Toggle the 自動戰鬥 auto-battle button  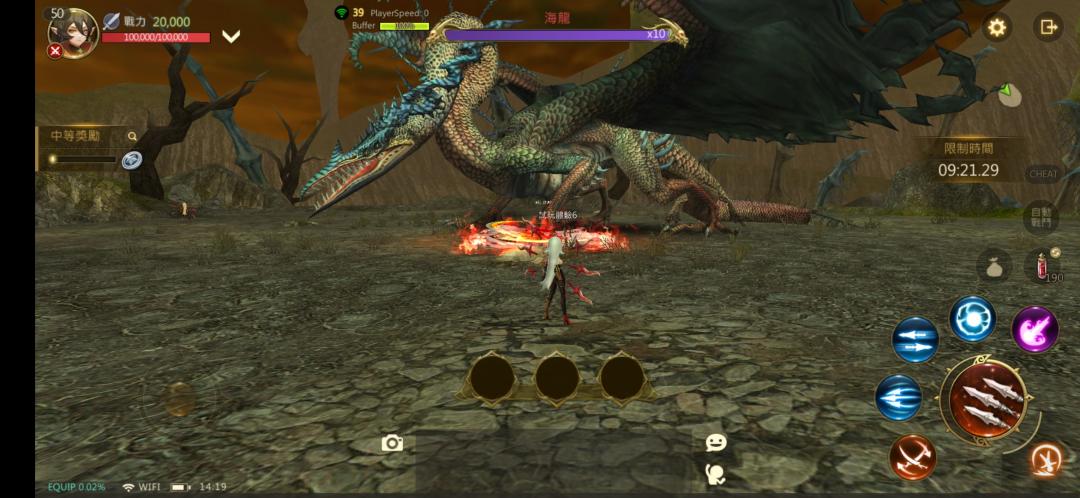(x=1042, y=217)
